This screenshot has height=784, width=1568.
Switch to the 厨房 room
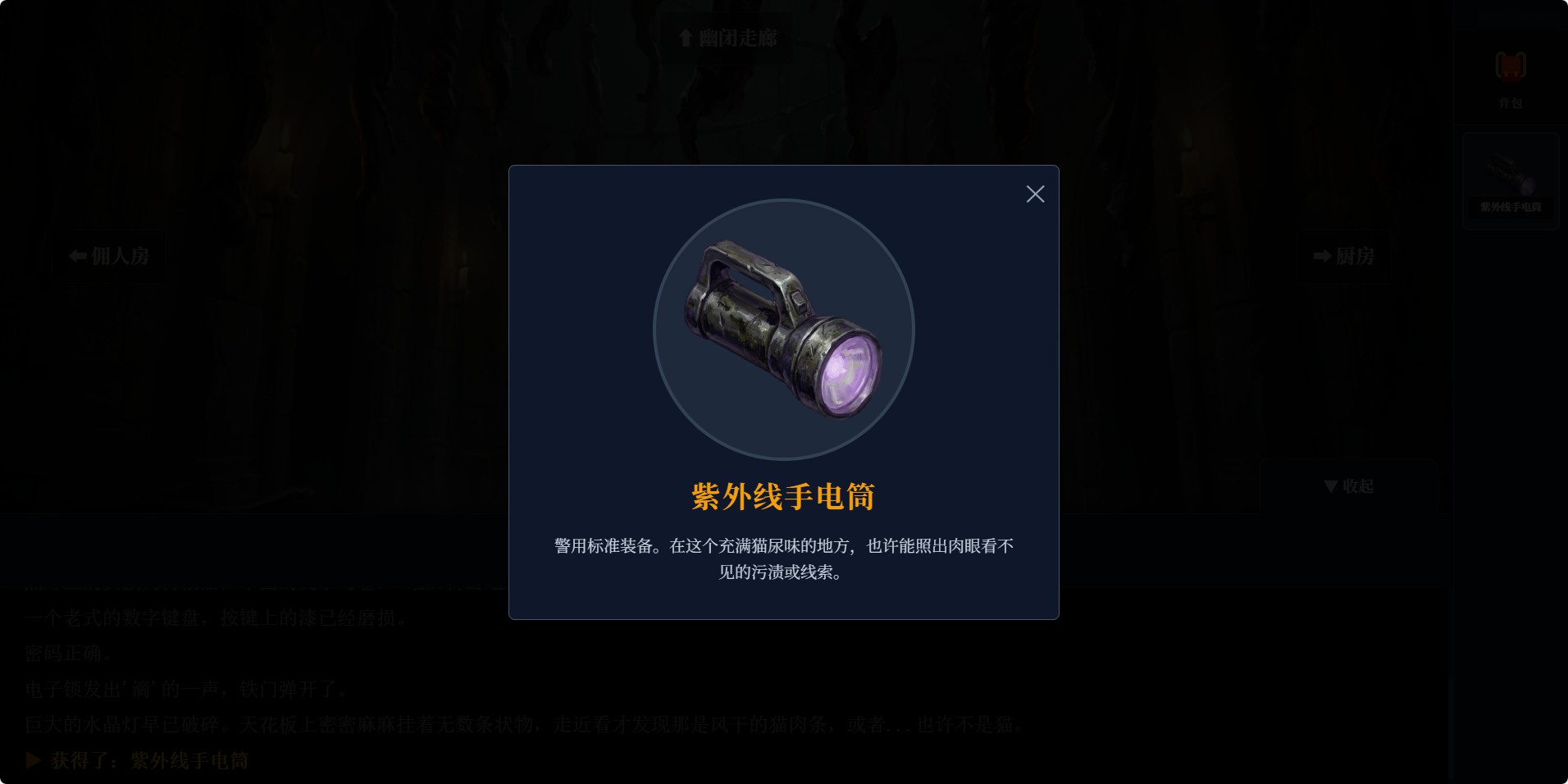tap(1345, 257)
